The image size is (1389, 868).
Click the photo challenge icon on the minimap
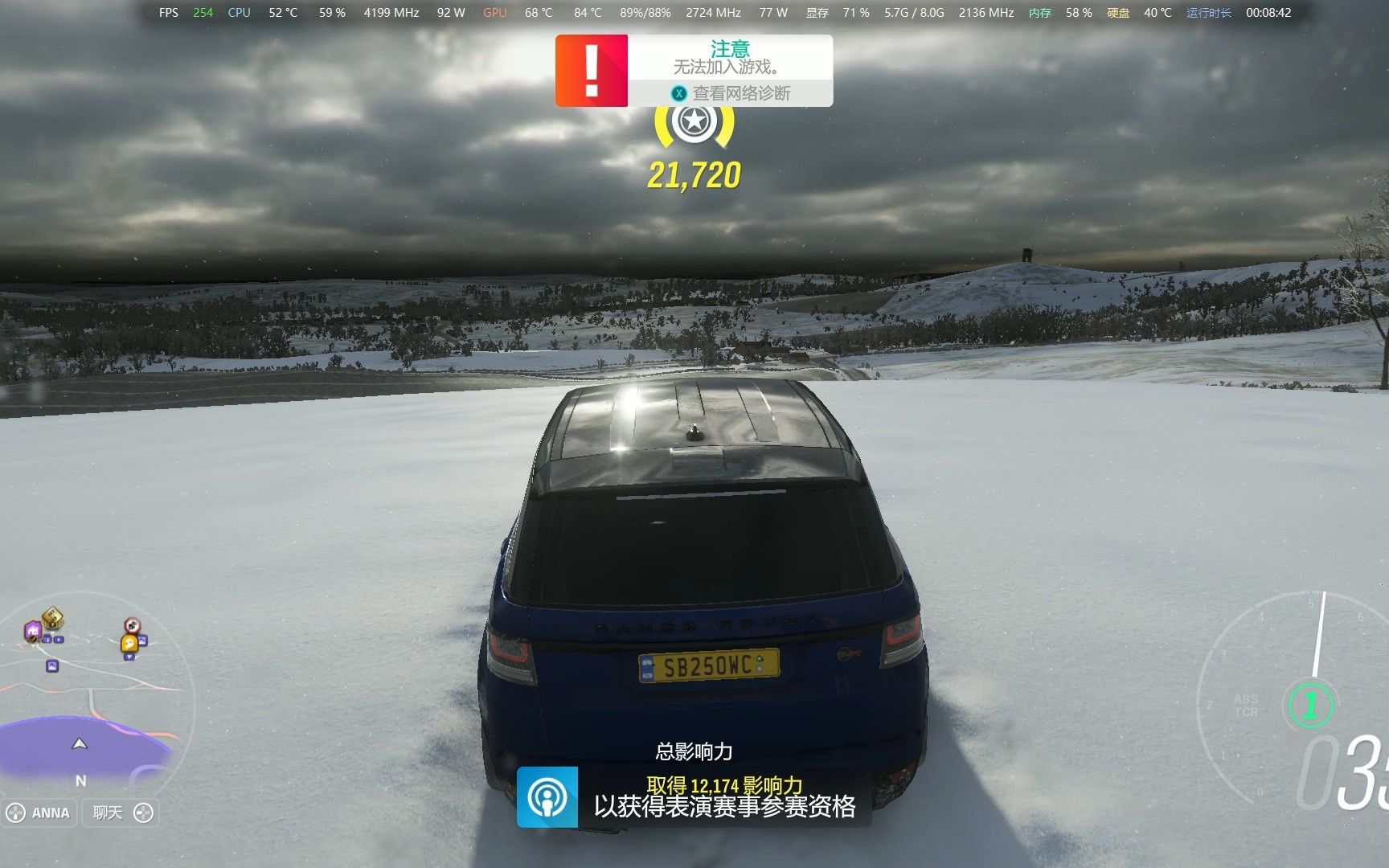pyautogui.click(x=51, y=667)
